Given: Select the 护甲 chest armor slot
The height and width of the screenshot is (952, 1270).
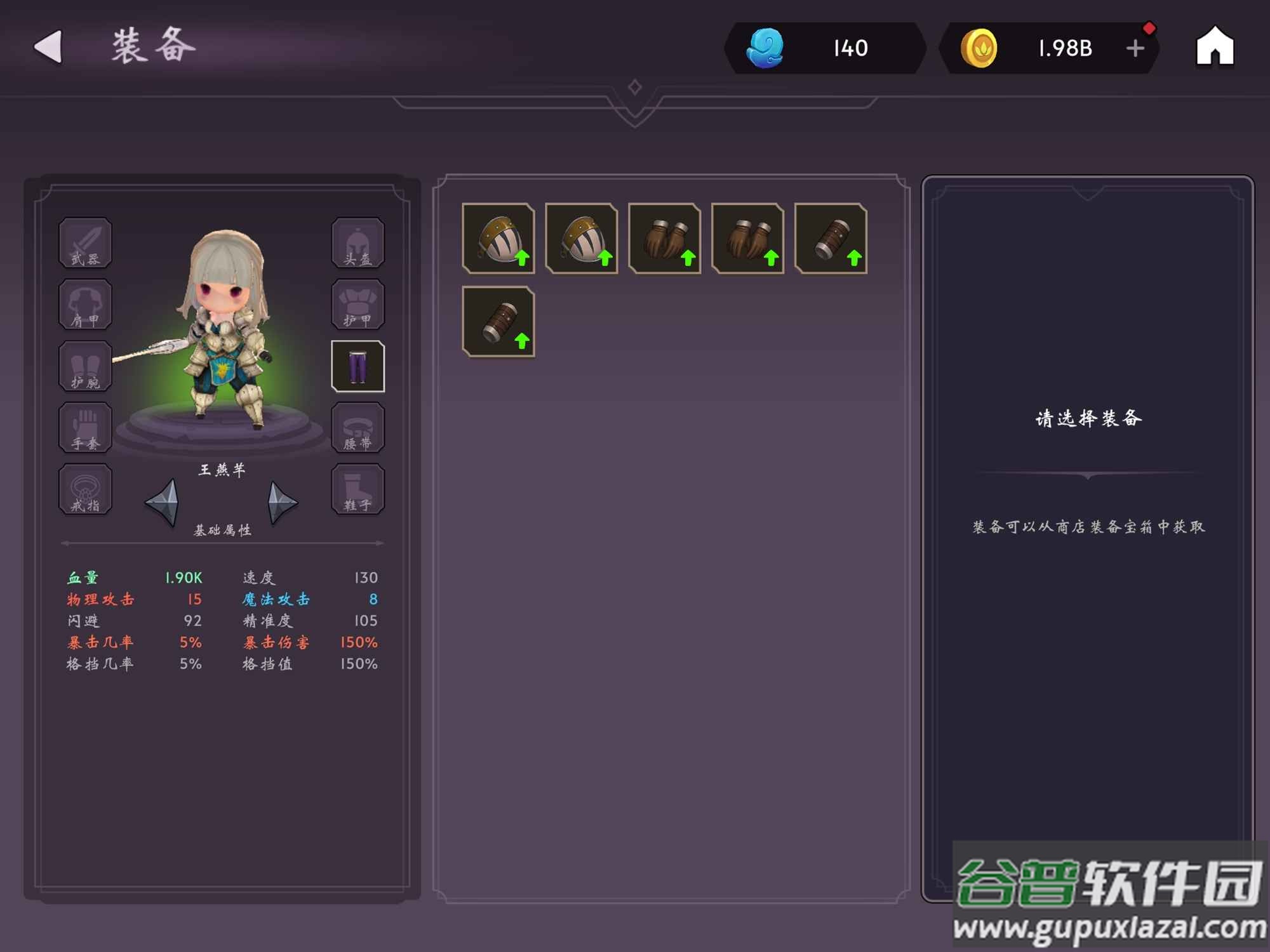Looking at the screenshot, I should [x=358, y=305].
